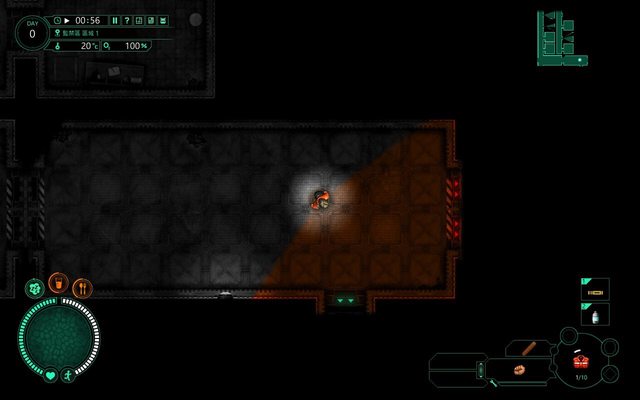Screen dimensions: 640x400
Task: Click the running figure stamina icon
Action: [67, 376]
